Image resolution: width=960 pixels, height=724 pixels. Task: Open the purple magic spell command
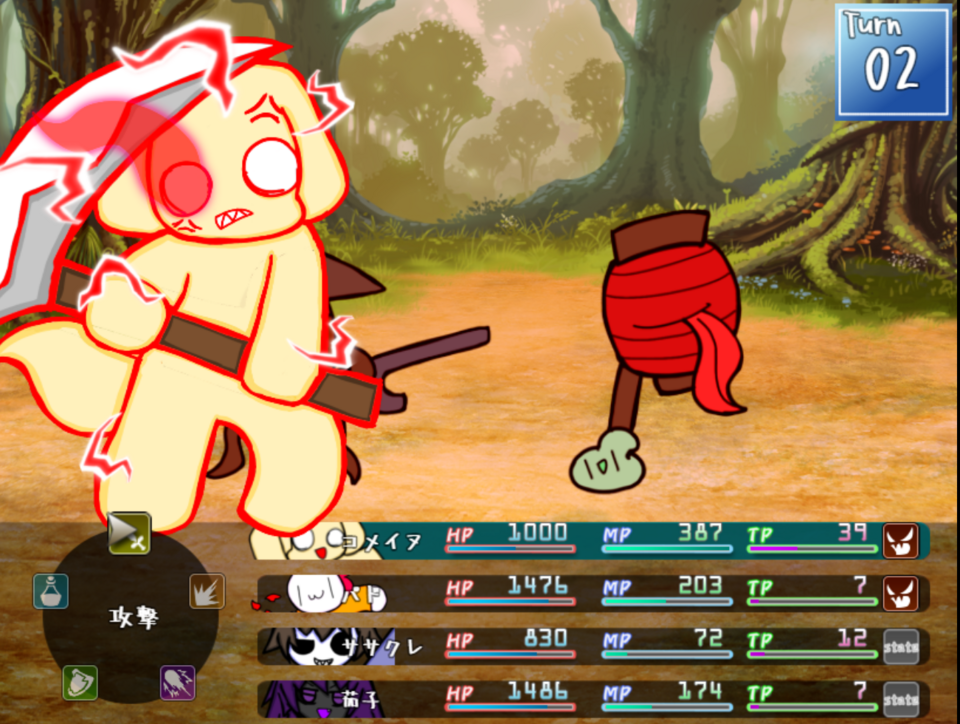tap(178, 683)
